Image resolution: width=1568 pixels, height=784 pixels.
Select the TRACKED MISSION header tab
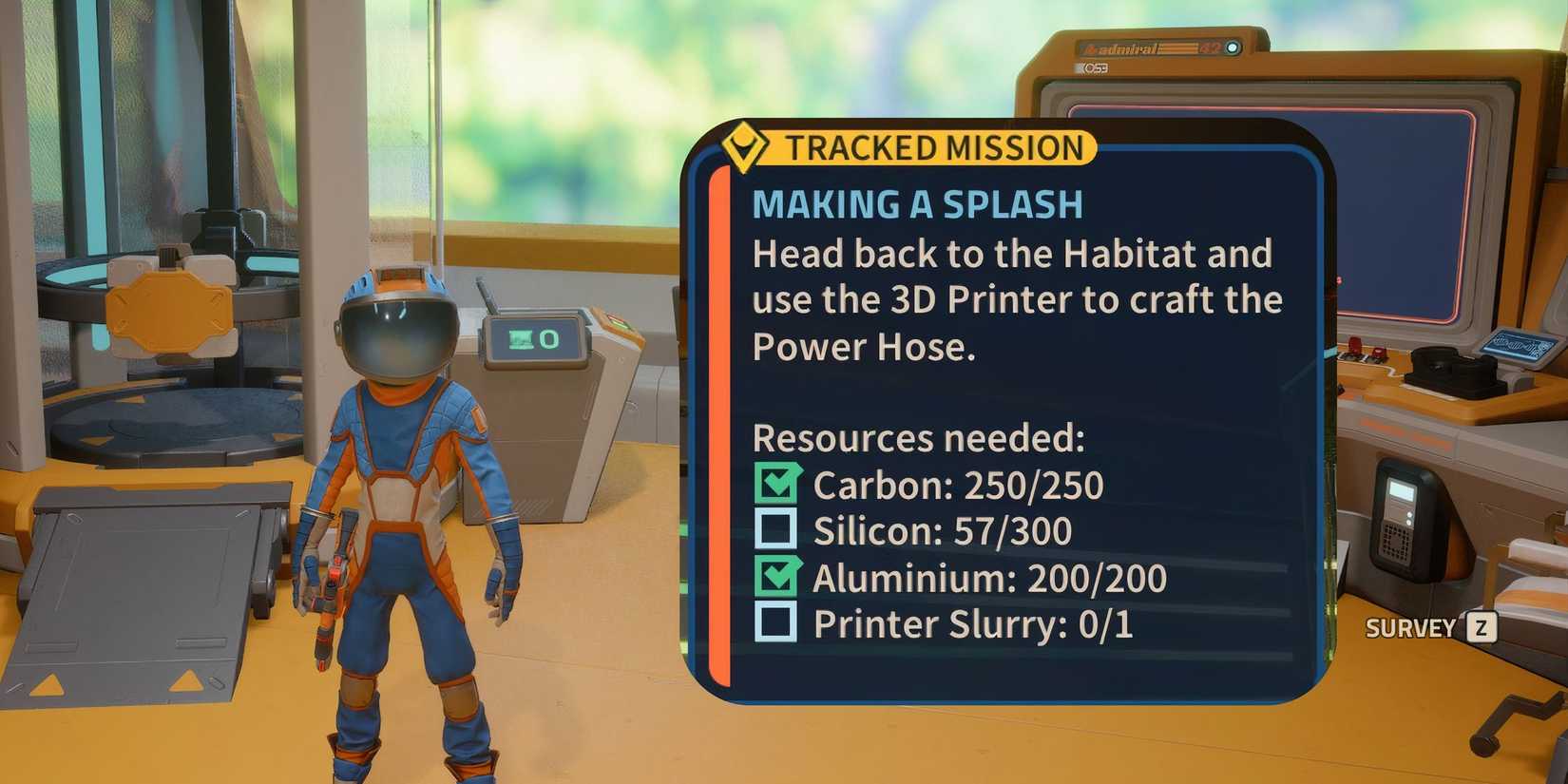pyautogui.click(x=936, y=148)
